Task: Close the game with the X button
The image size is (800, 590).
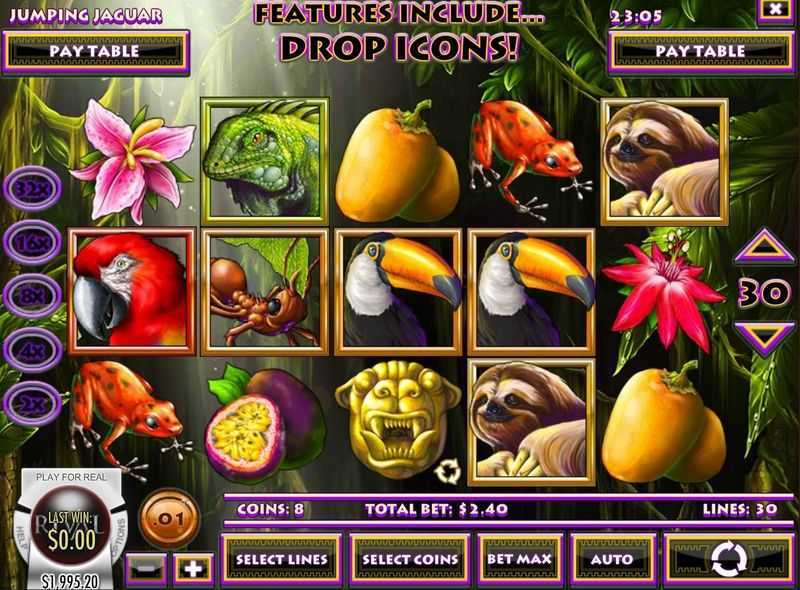Action: [x=772, y=10]
